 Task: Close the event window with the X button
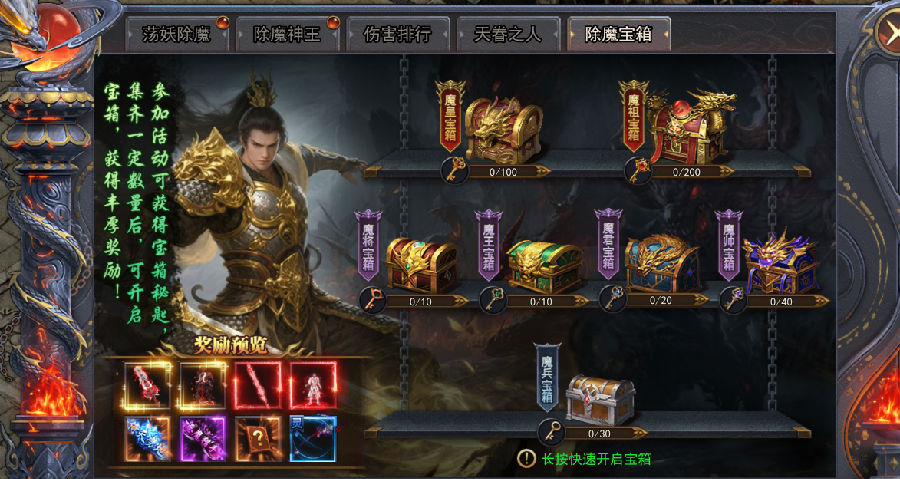tap(885, 32)
